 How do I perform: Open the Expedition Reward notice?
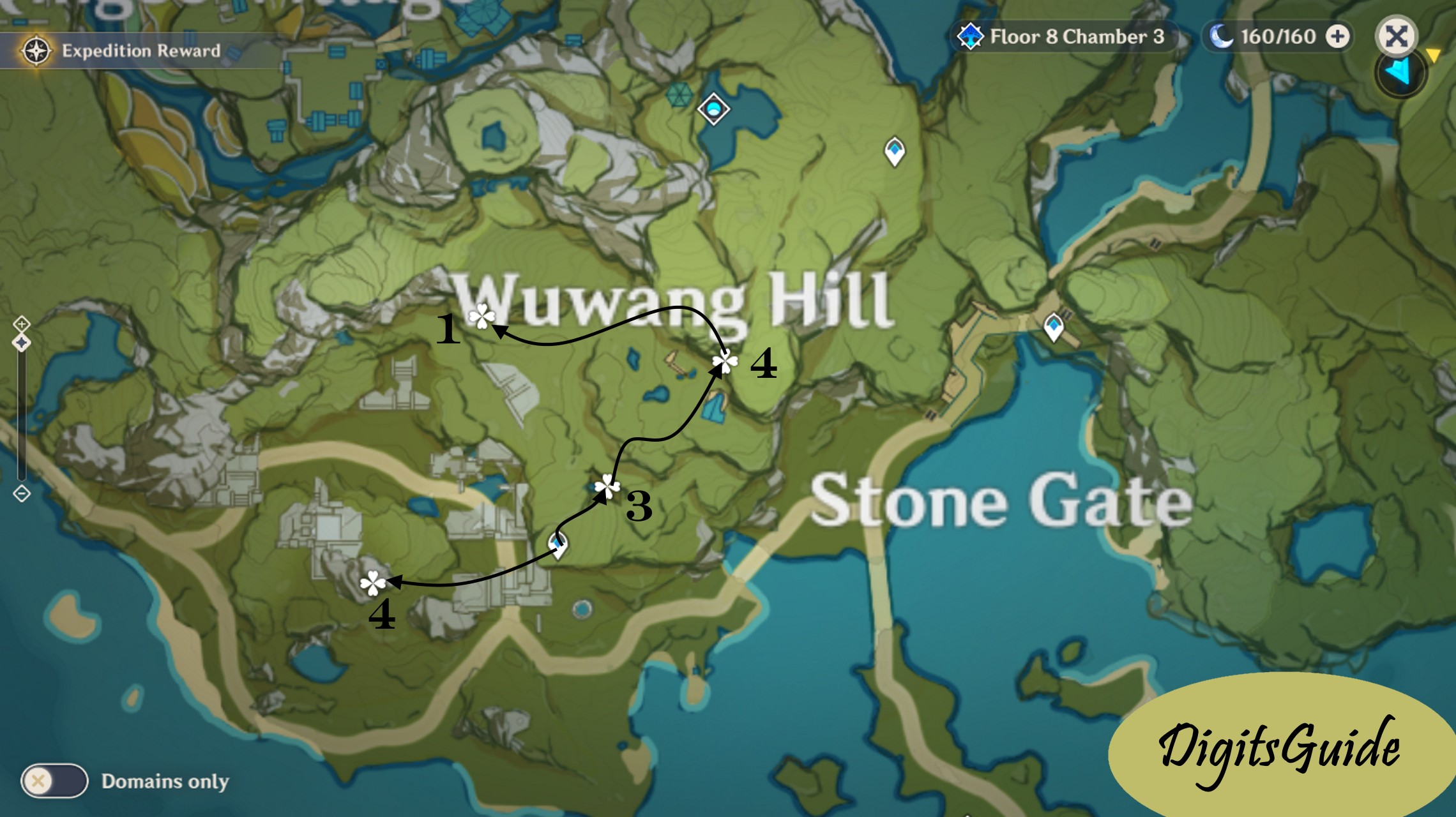coord(121,50)
